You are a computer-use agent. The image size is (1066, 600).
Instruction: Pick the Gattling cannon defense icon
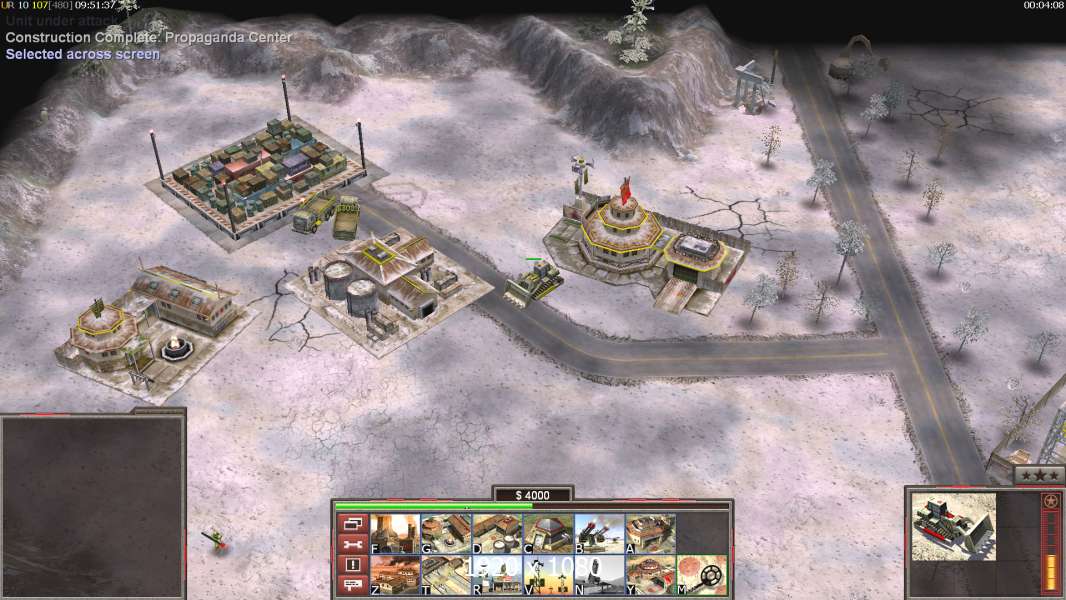599,534
